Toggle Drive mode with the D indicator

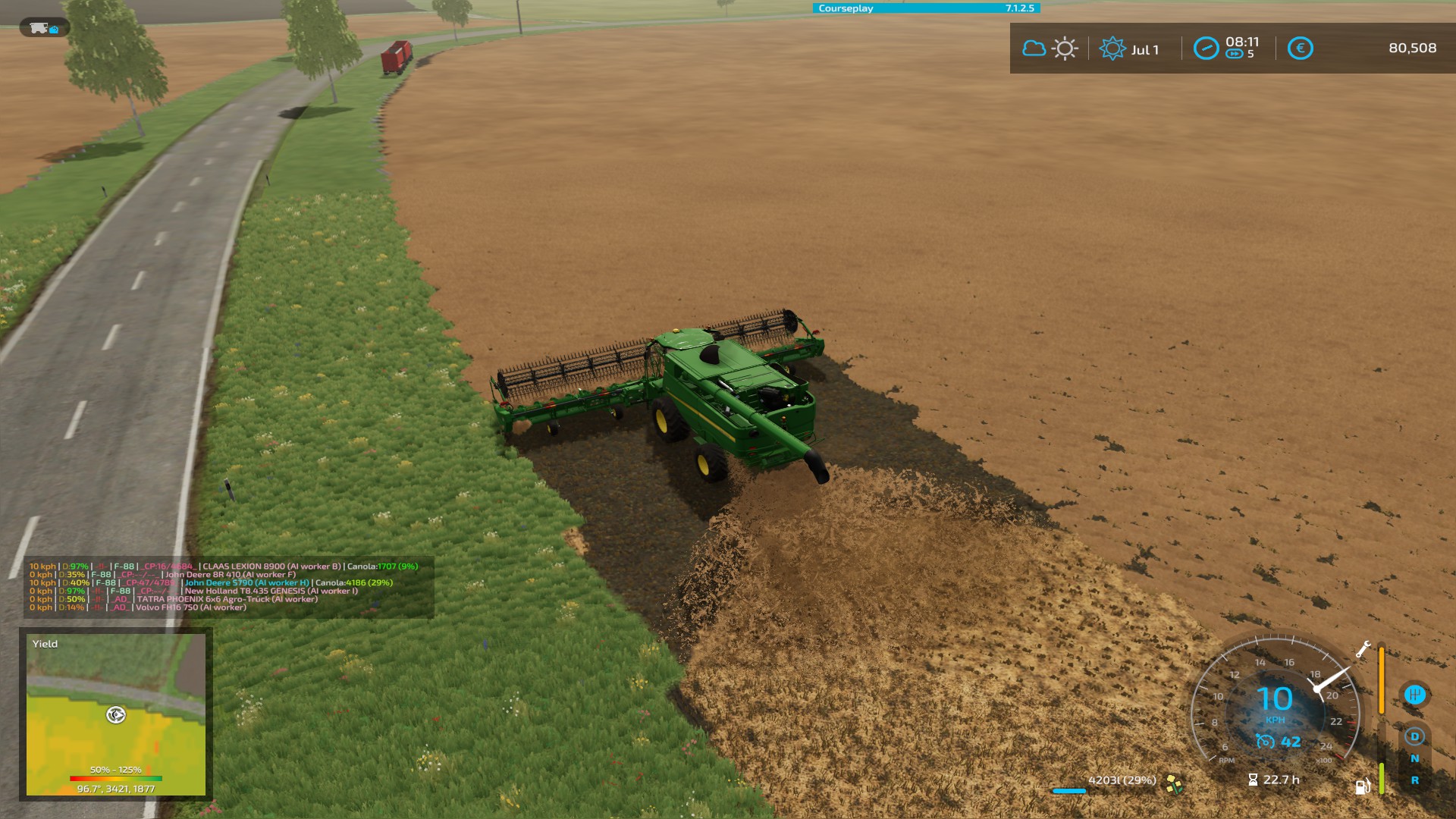1414,737
